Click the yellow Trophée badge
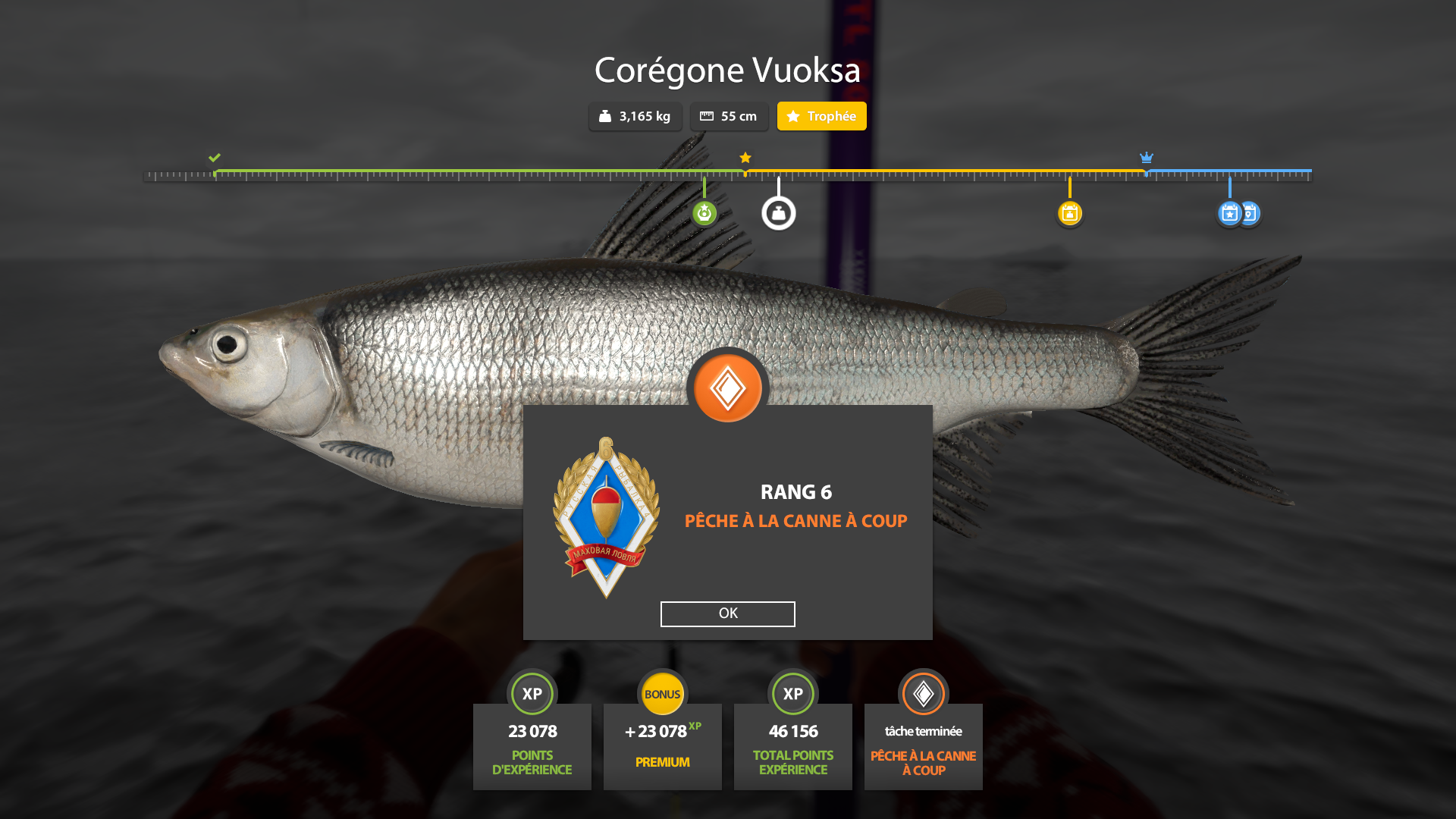Screen dimensions: 1456x819 [821, 116]
